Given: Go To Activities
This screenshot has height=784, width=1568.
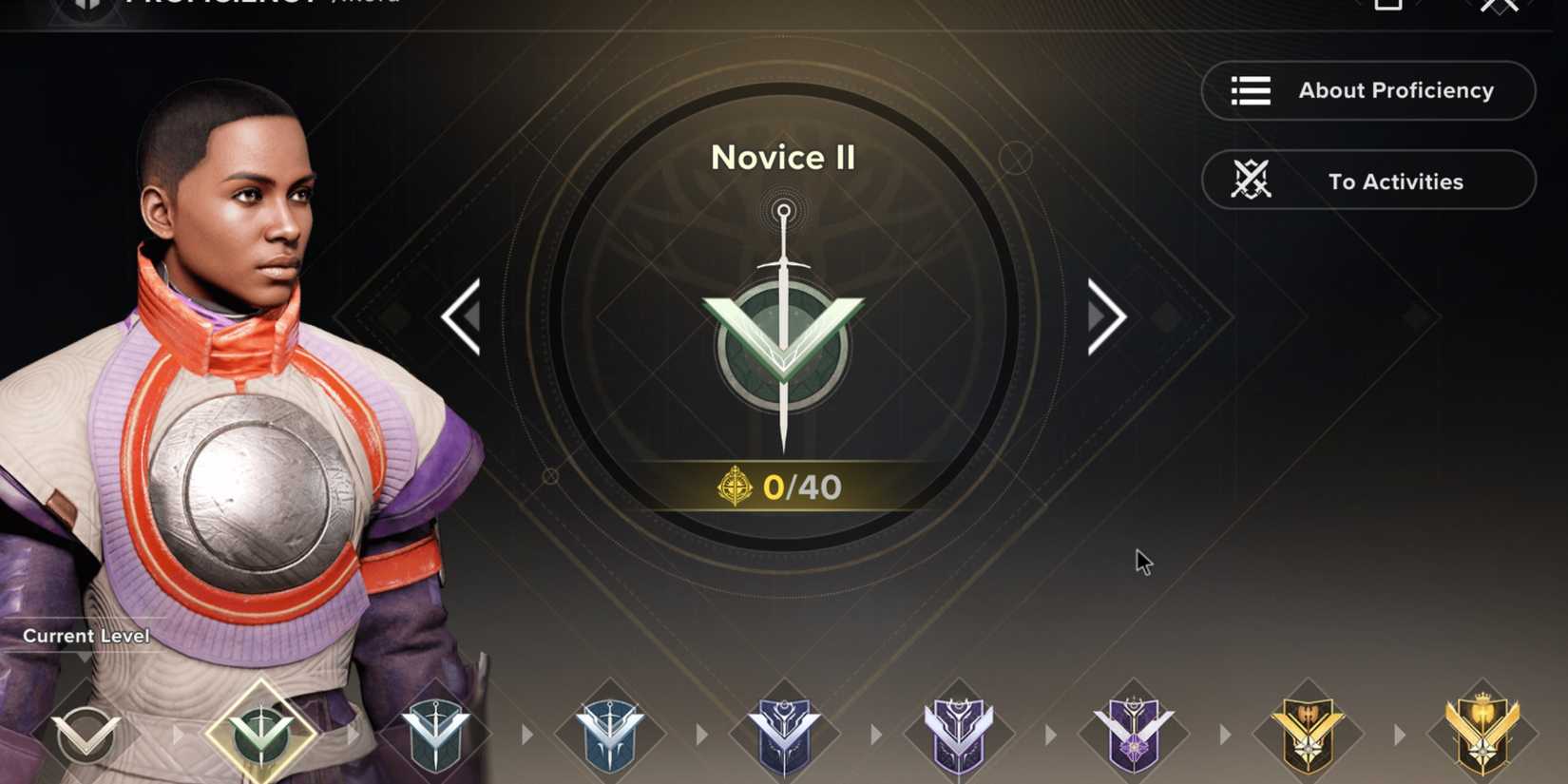Looking at the screenshot, I should (x=1368, y=181).
